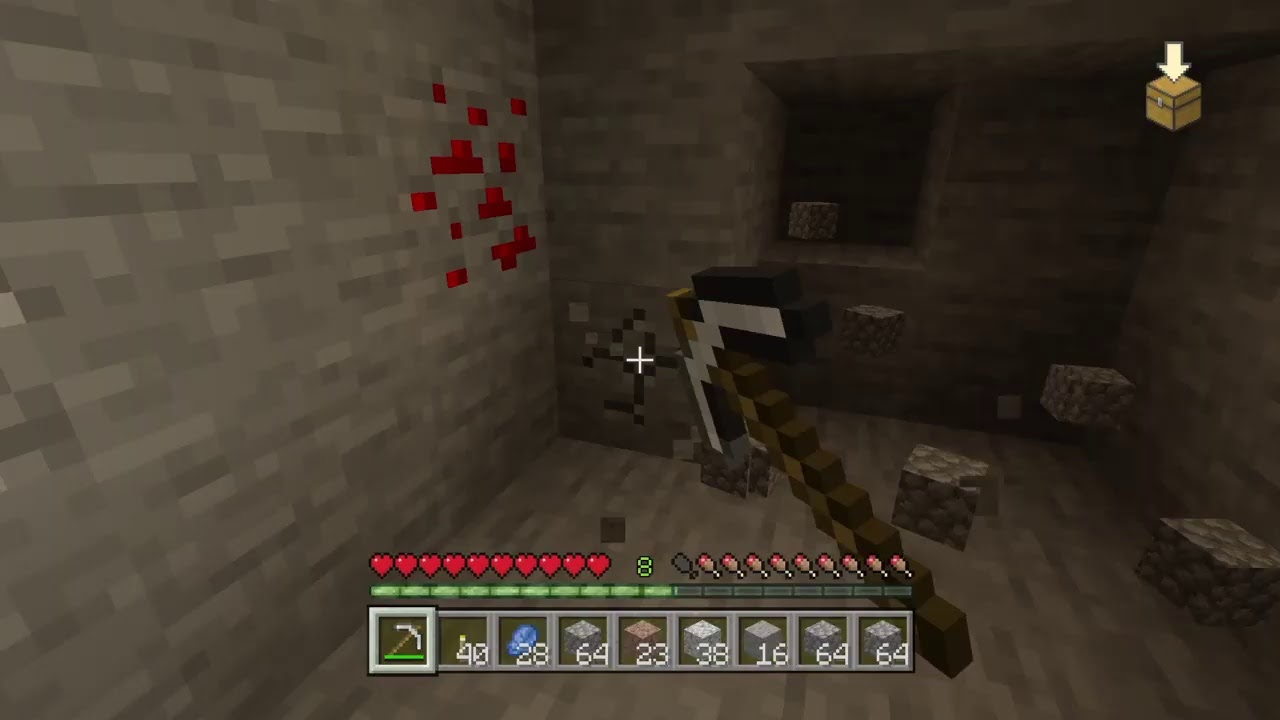
Task: Click the filled portion of the XP bar
Action: 520,591
